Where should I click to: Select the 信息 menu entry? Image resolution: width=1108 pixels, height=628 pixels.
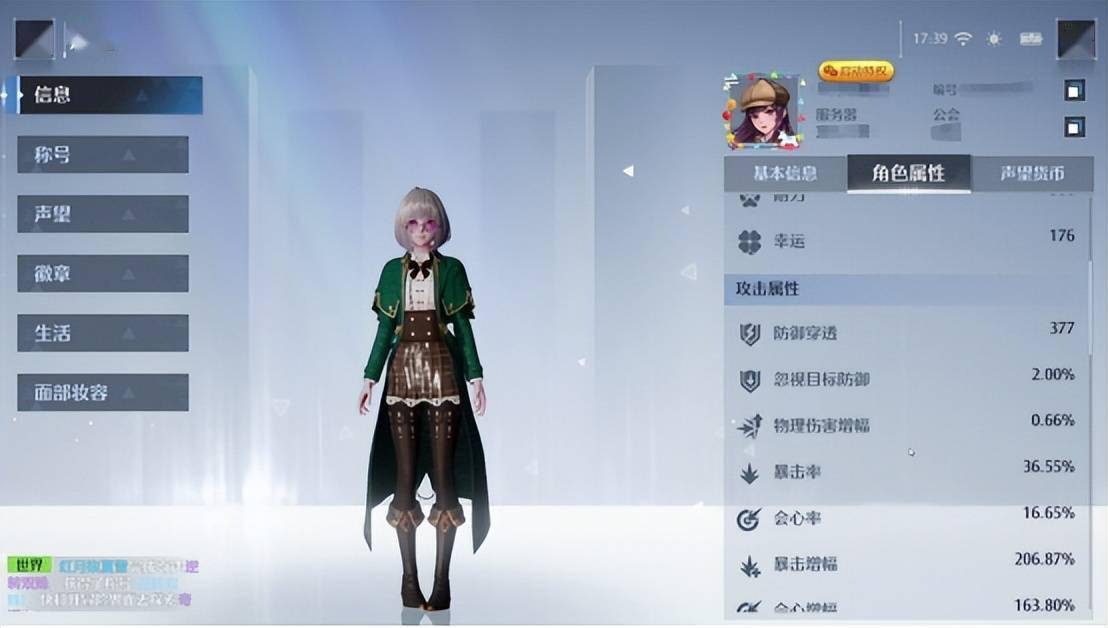click(103, 95)
